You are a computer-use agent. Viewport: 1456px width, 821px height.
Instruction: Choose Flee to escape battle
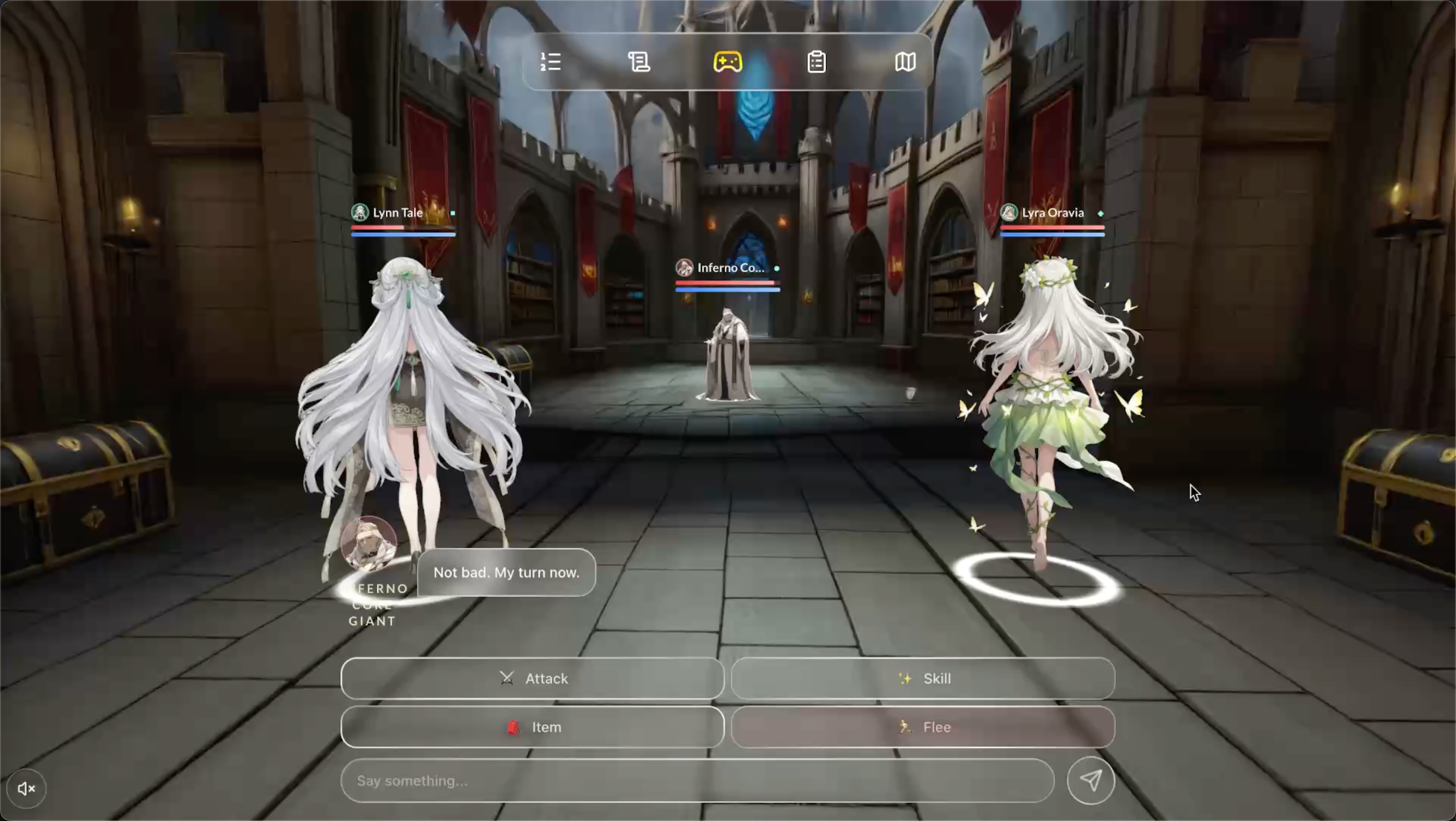click(923, 727)
